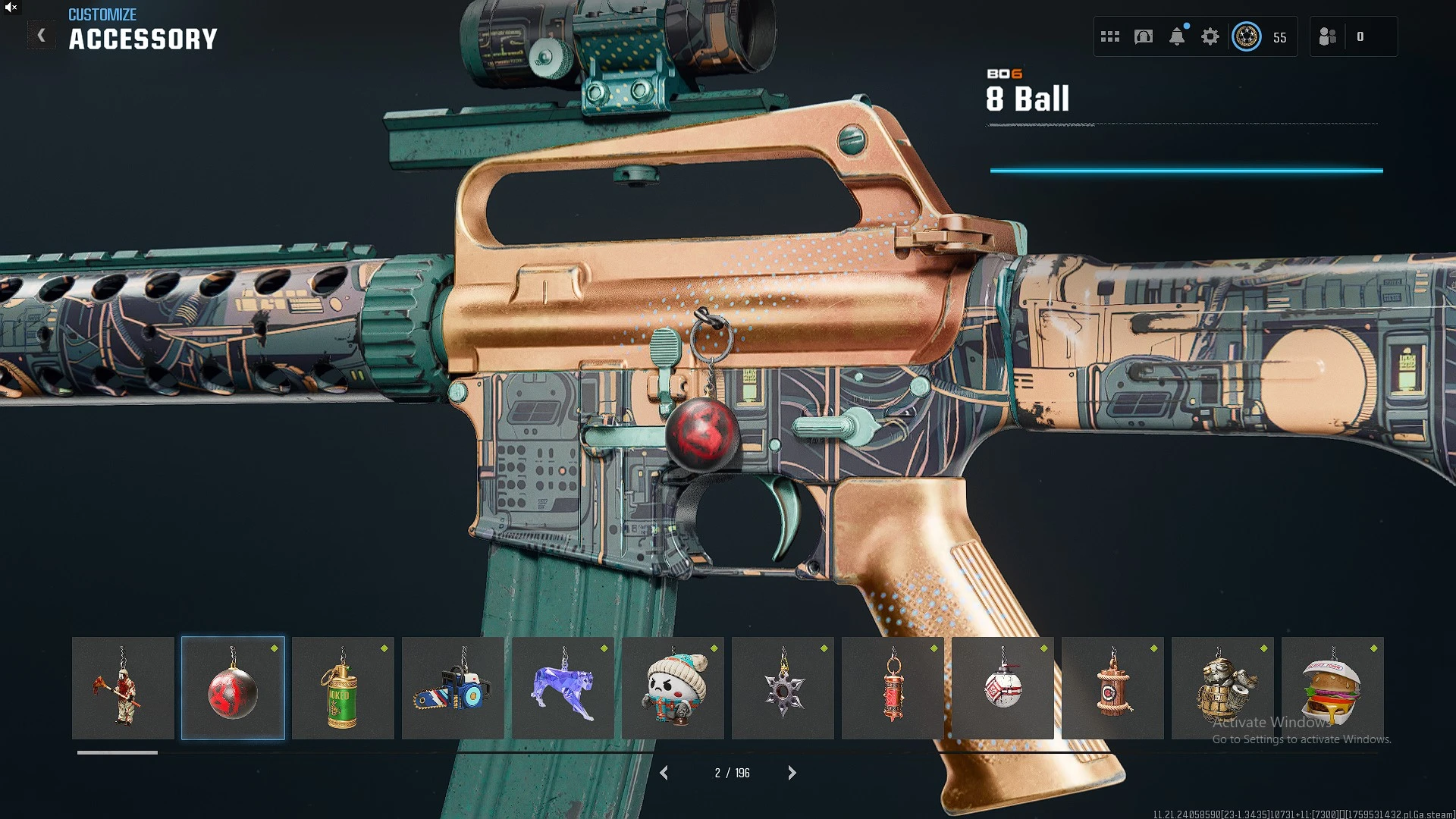
Task: Equip the green gas canister charm
Action: (343, 689)
